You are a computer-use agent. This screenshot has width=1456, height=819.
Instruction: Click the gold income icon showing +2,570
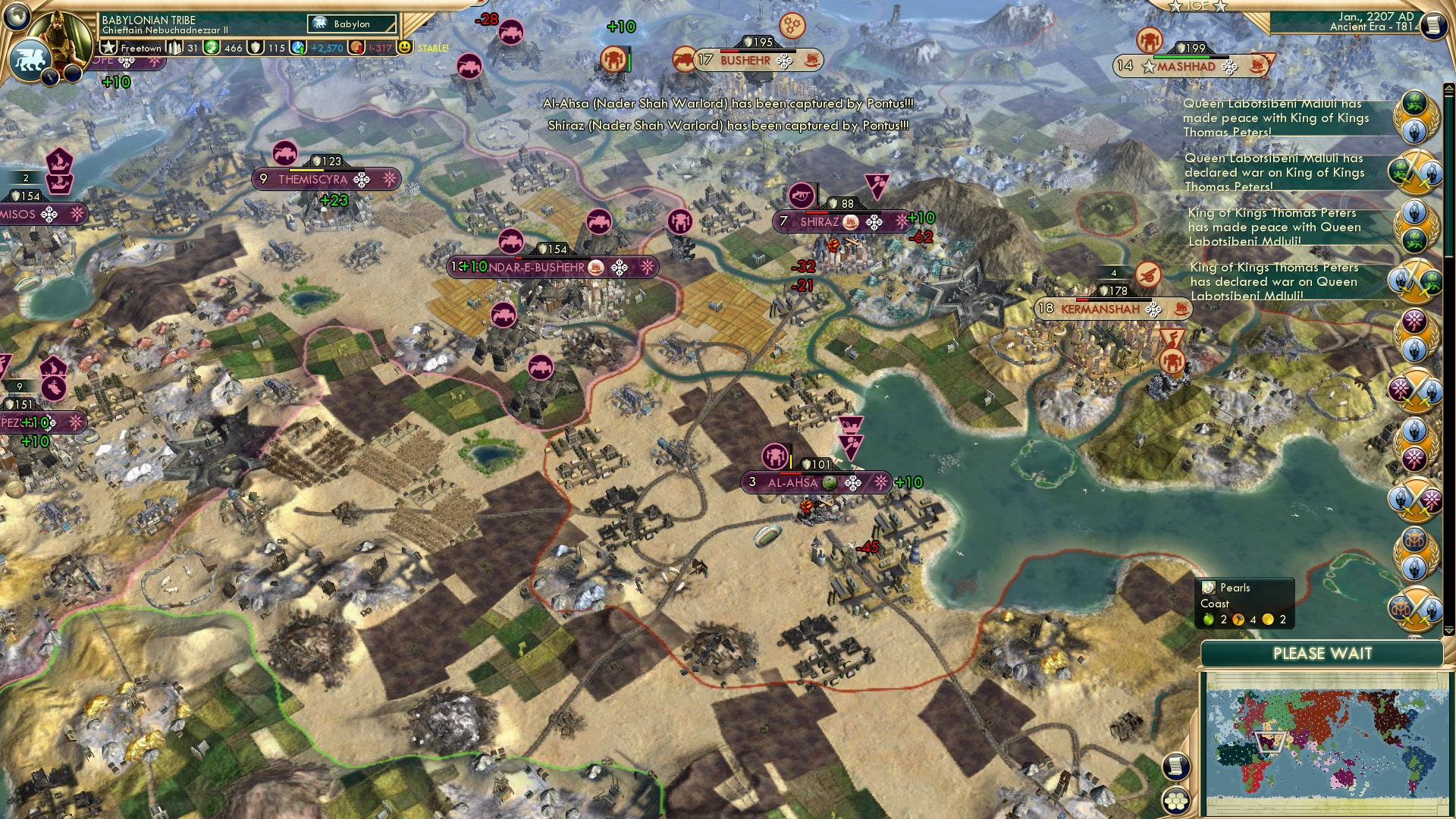click(297, 47)
